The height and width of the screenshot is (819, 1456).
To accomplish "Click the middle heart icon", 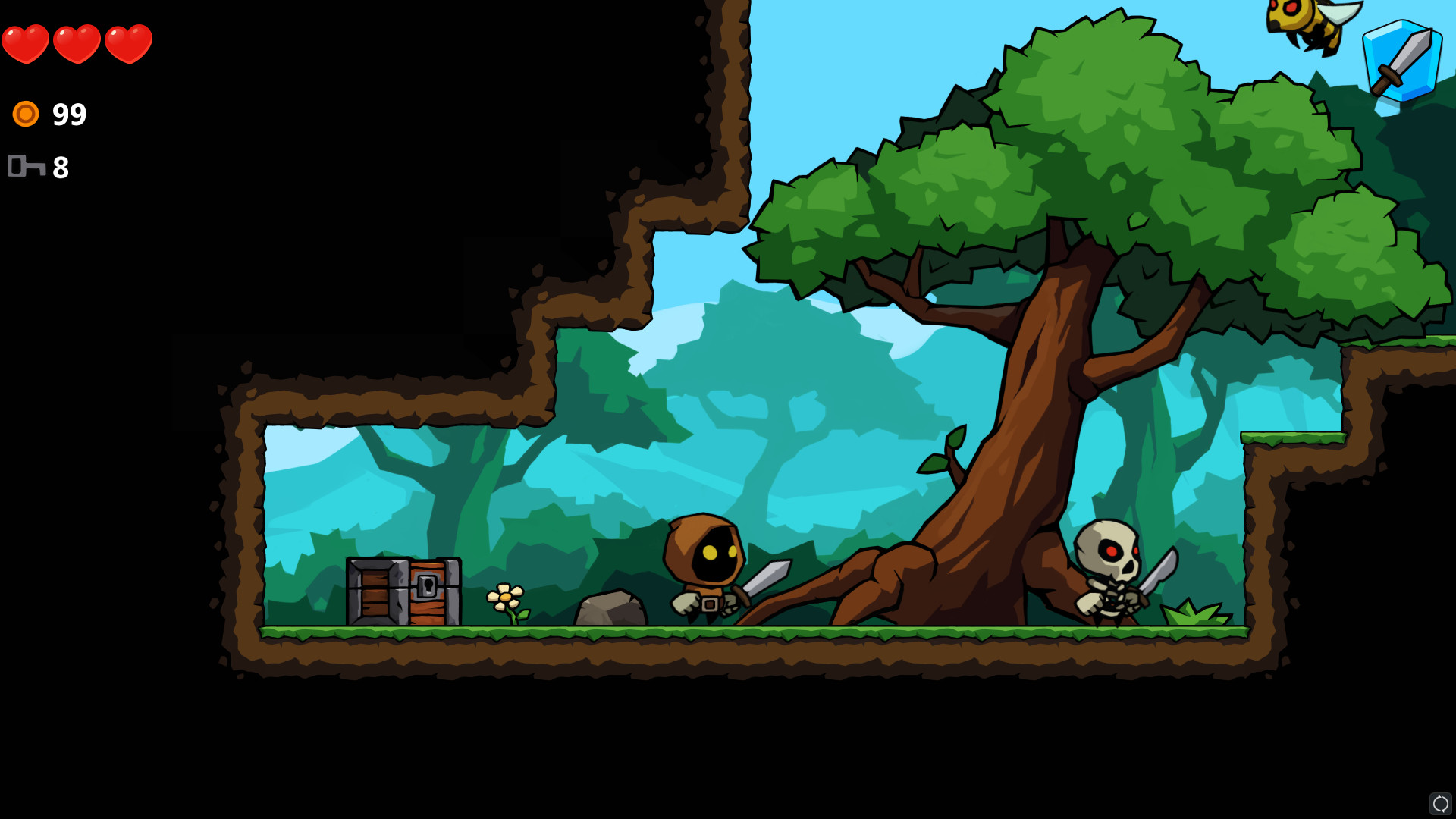I will coord(76,43).
